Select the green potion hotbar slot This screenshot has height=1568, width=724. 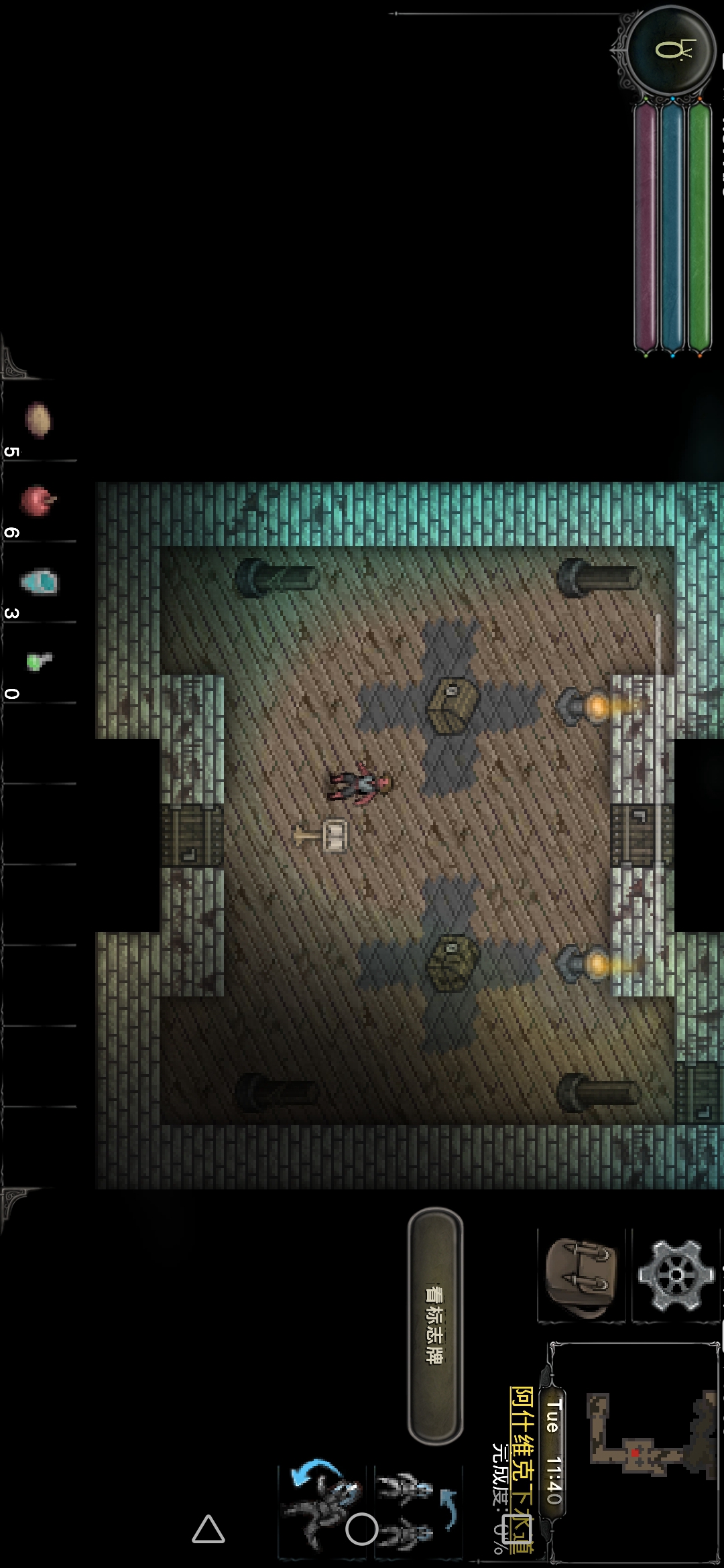point(38,662)
